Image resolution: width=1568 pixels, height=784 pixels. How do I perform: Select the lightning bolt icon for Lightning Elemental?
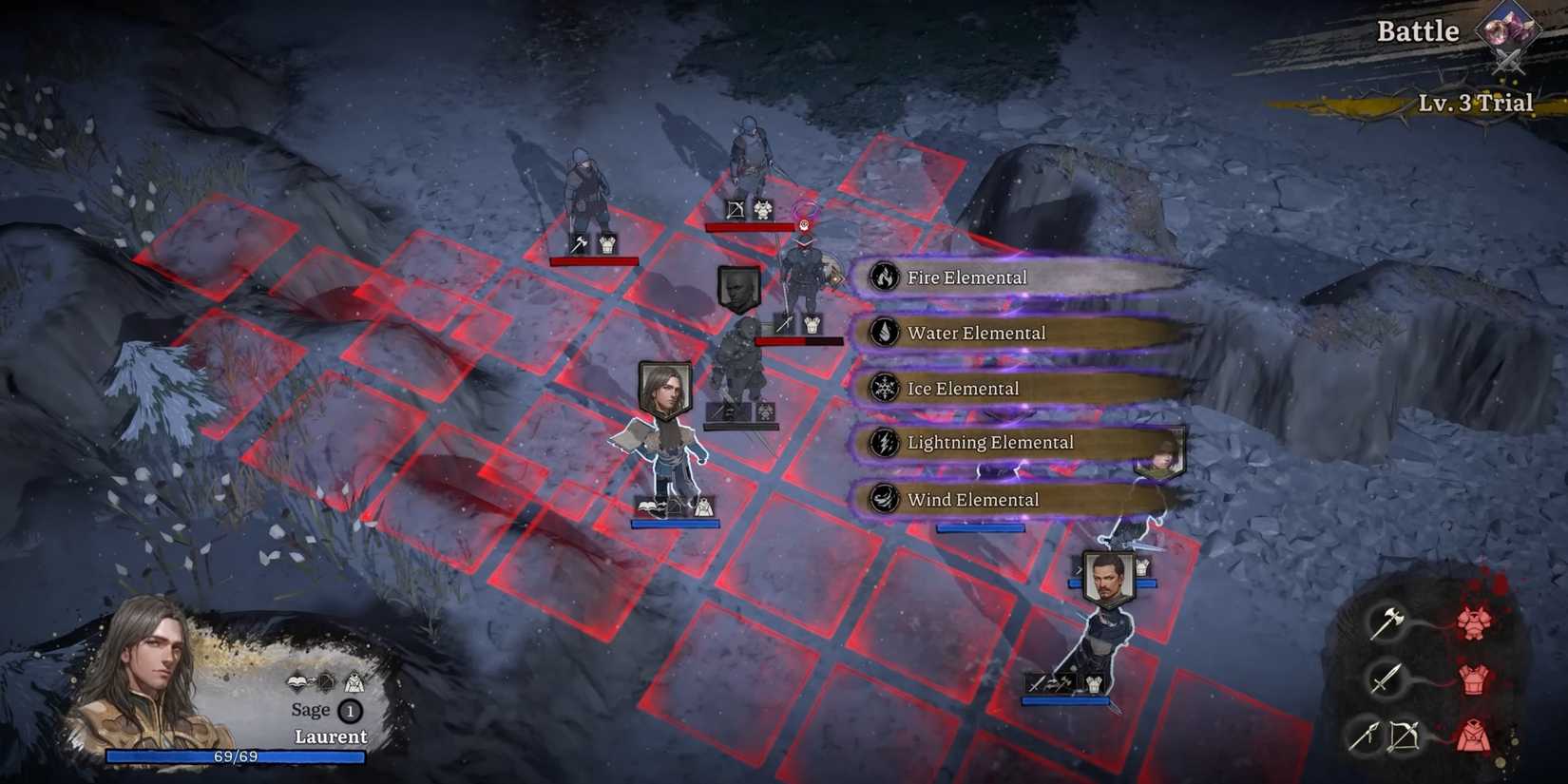pos(886,443)
